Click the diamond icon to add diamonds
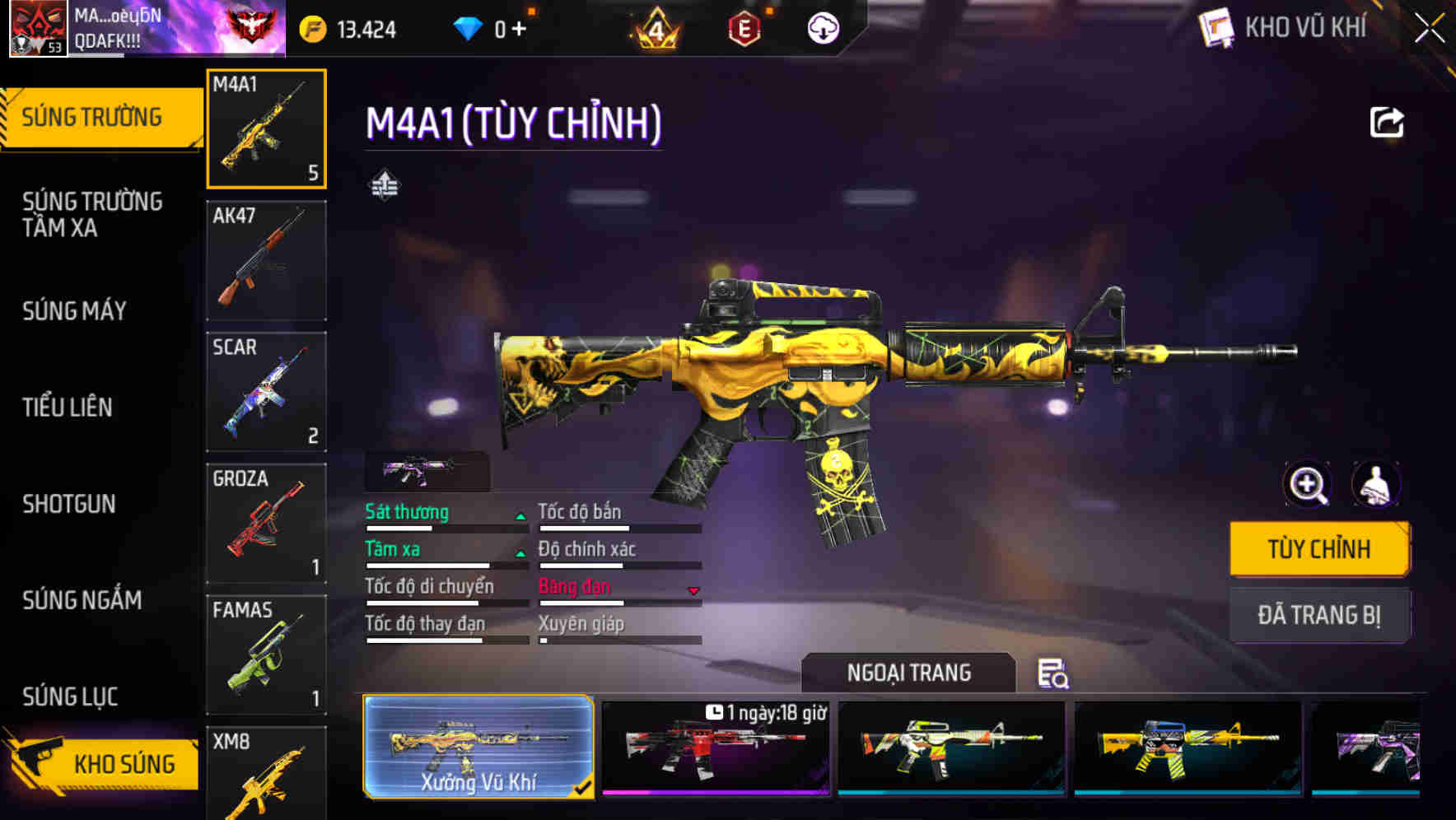Viewport: 1456px width, 820px height. pyautogui.click(x=469, y=27)
